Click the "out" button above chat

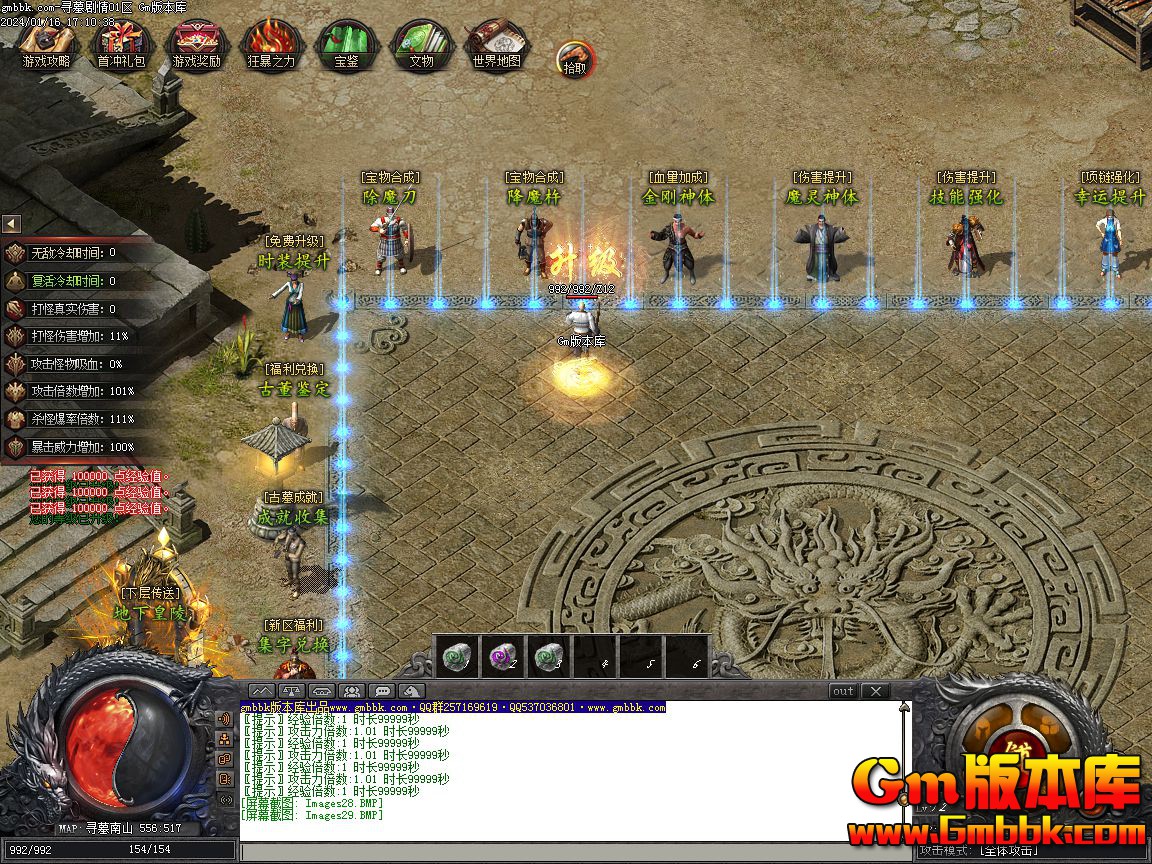843,691
